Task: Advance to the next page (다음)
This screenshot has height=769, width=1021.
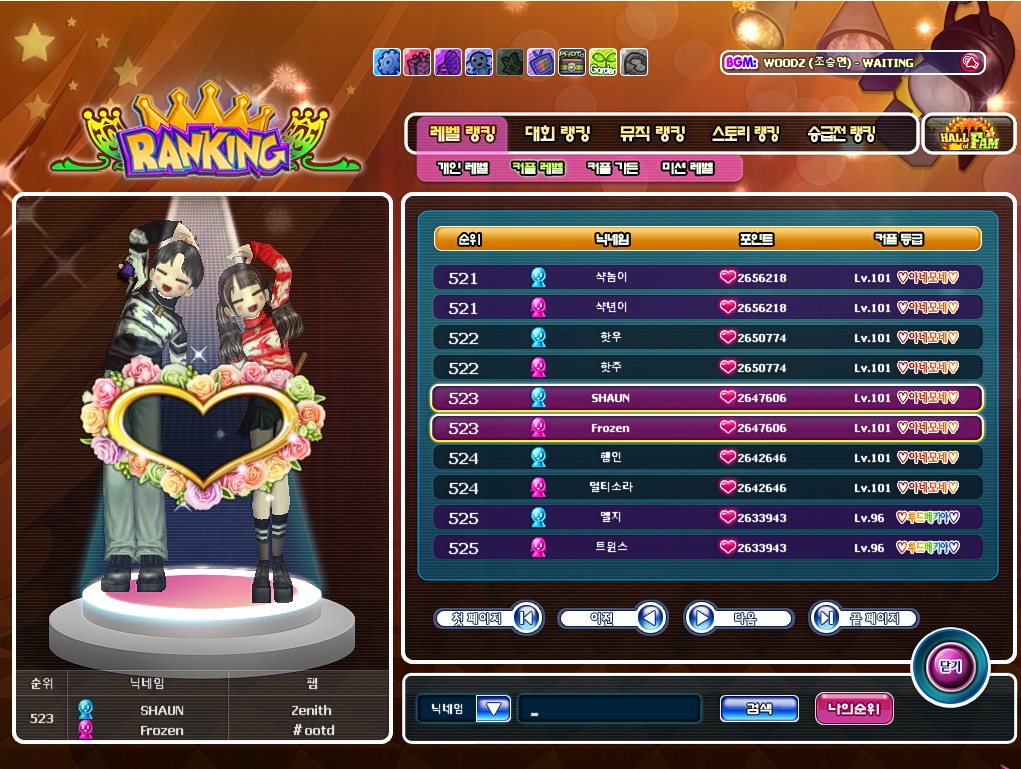Action: pyautogui.click(x=738, y=619)
